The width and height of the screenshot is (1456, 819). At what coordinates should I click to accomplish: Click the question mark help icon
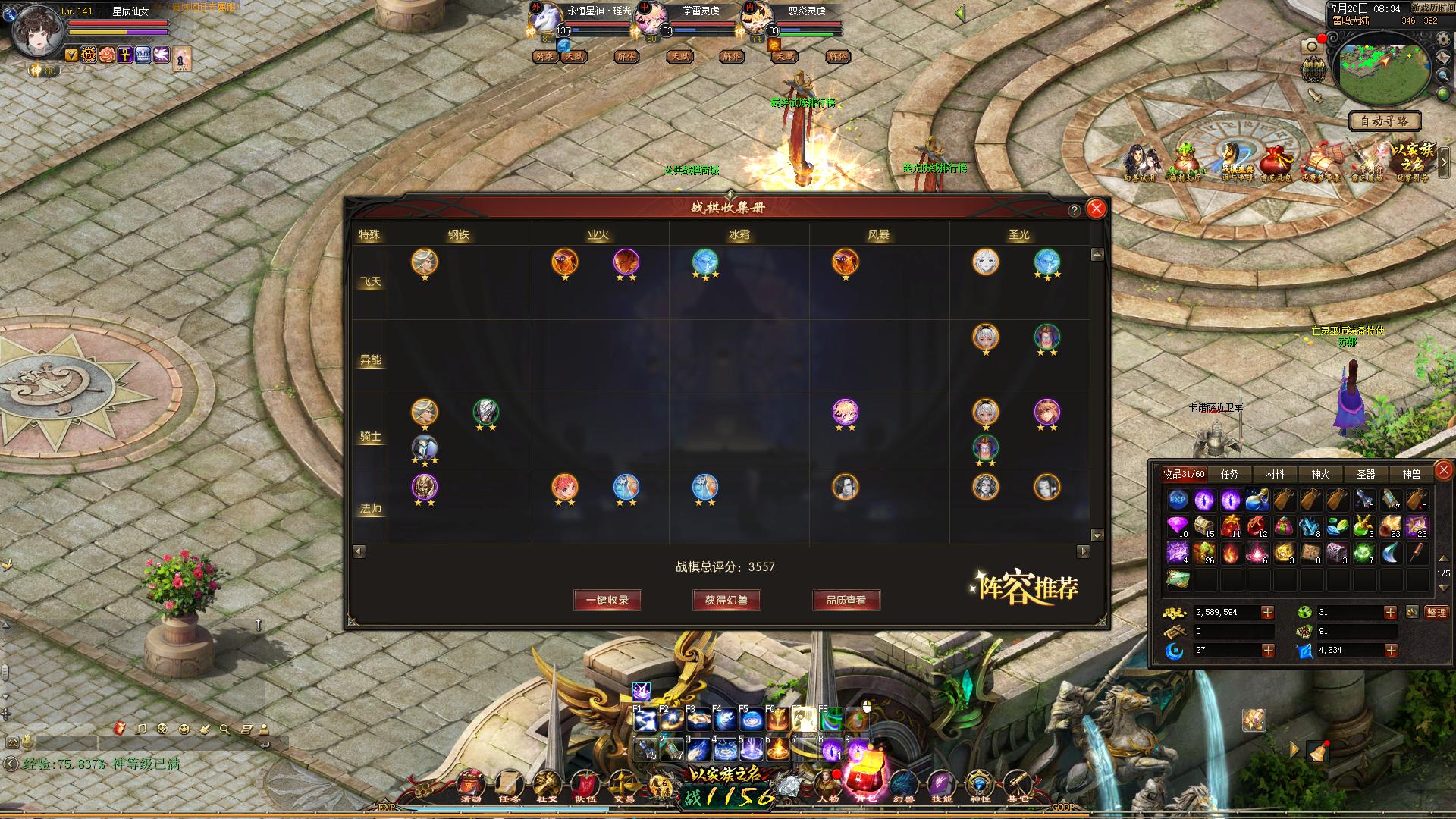point(1075,210)
